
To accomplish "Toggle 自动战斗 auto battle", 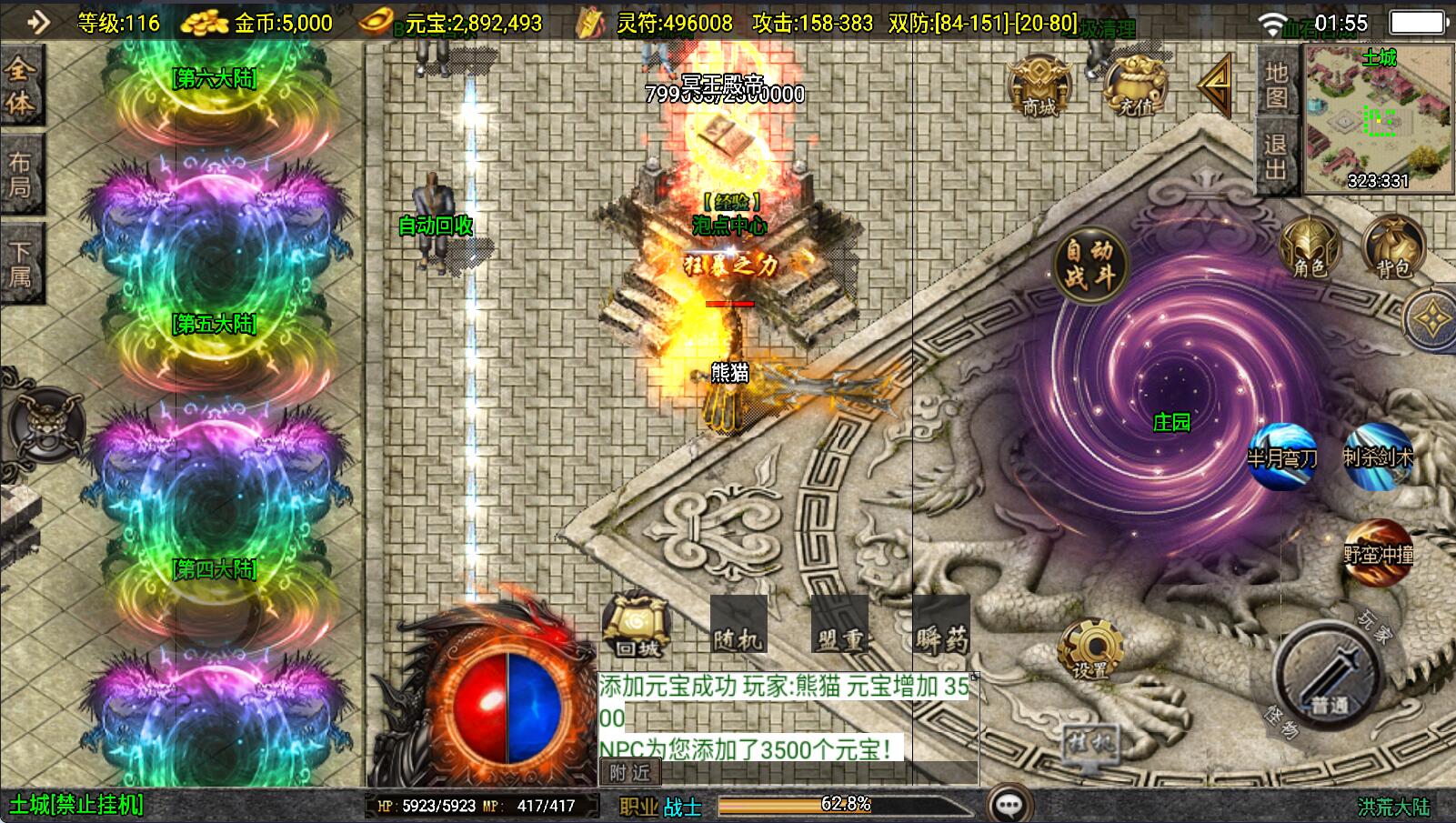I will 1089,264.
